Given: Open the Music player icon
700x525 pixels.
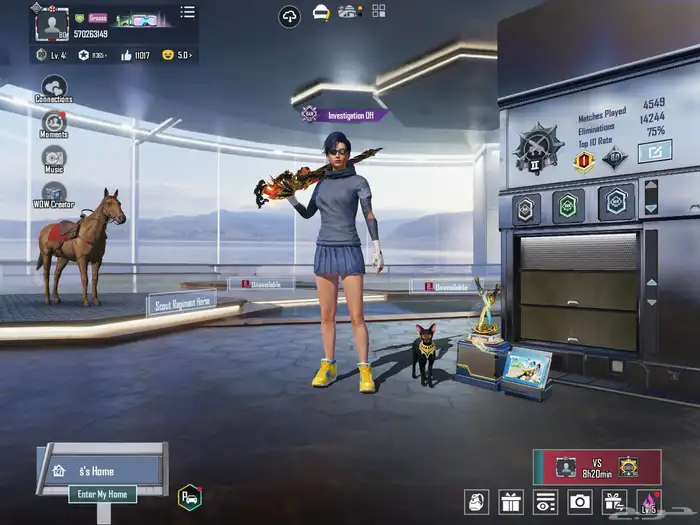Looking at the screenshot, I should (54, 158).
